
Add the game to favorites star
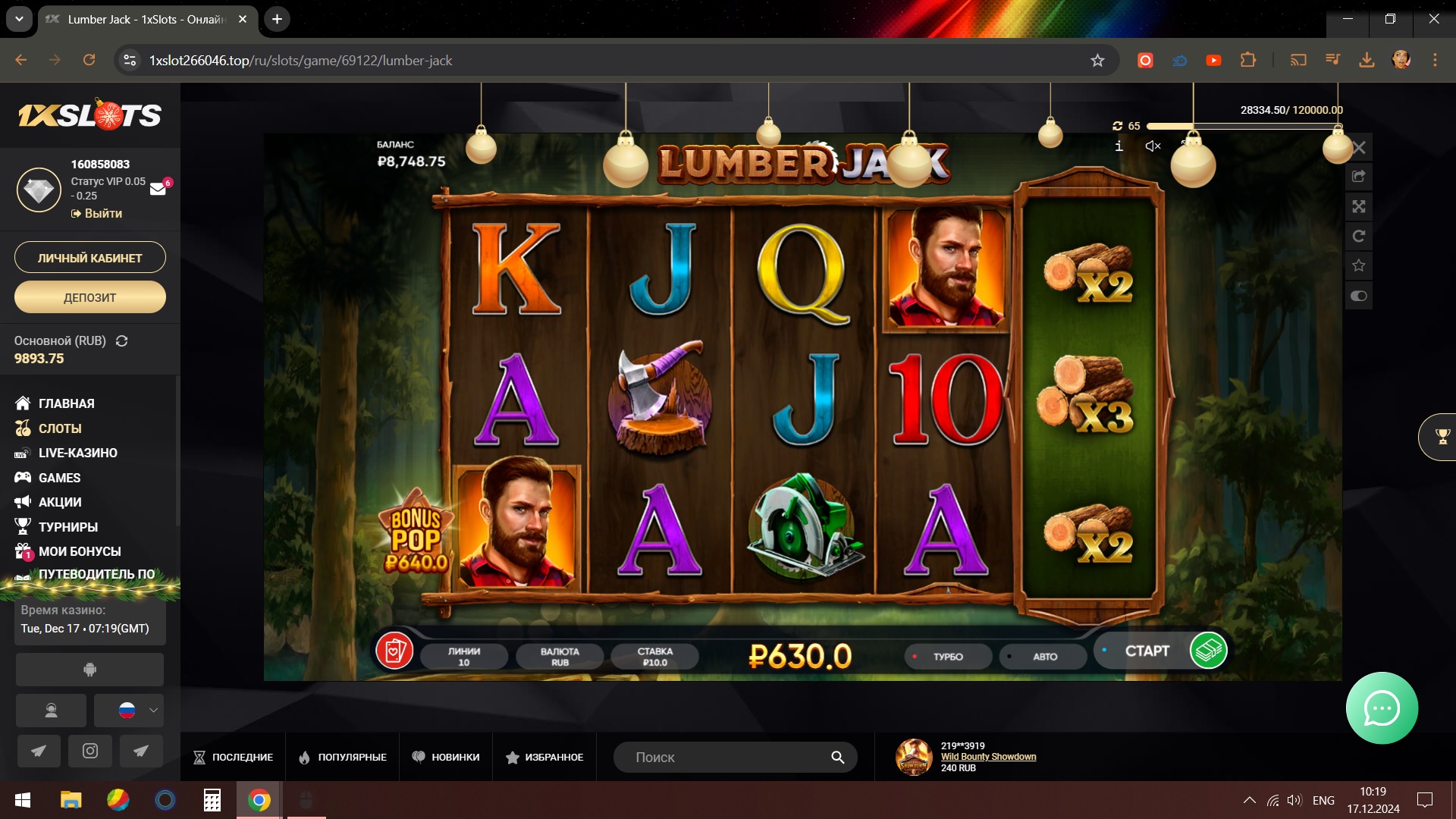click(1359, 265)
